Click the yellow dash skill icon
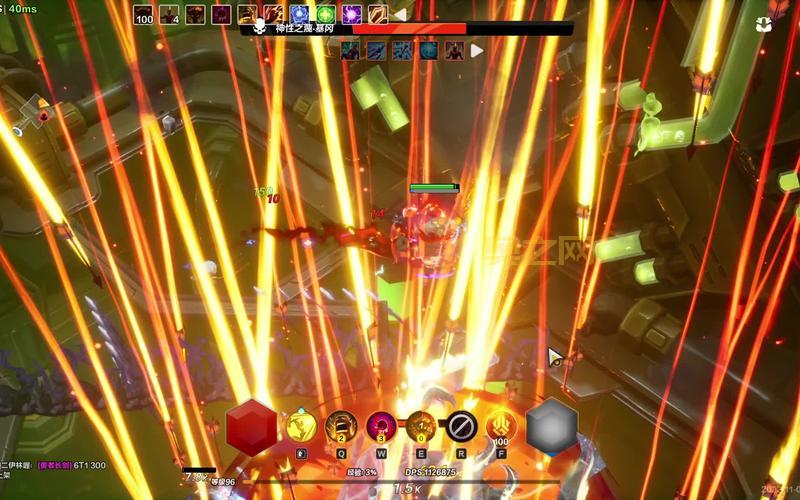Image resolution: width=800 pixels, height=500 pixels. 302,427
